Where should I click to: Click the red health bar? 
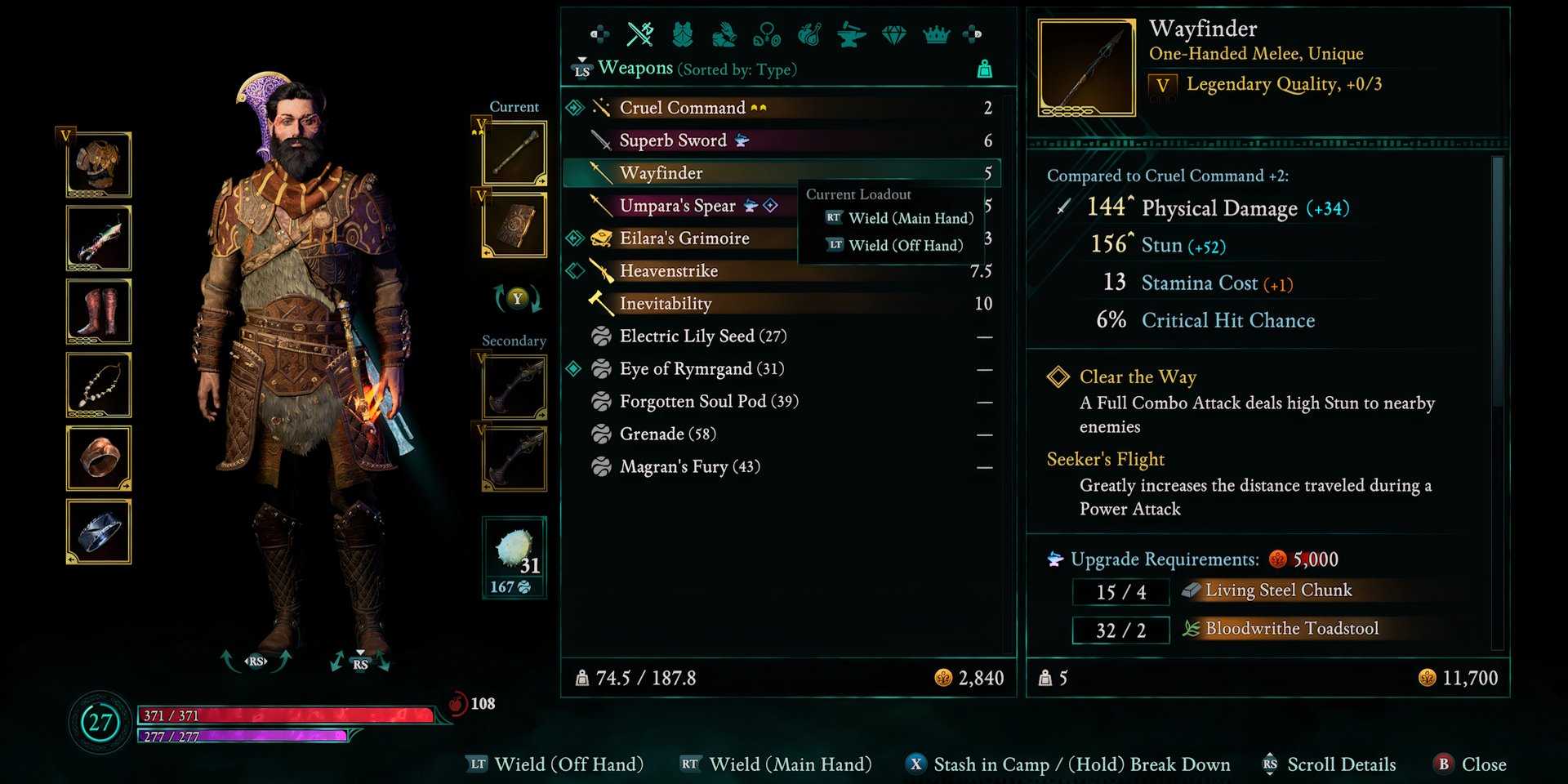coord(286,714)
